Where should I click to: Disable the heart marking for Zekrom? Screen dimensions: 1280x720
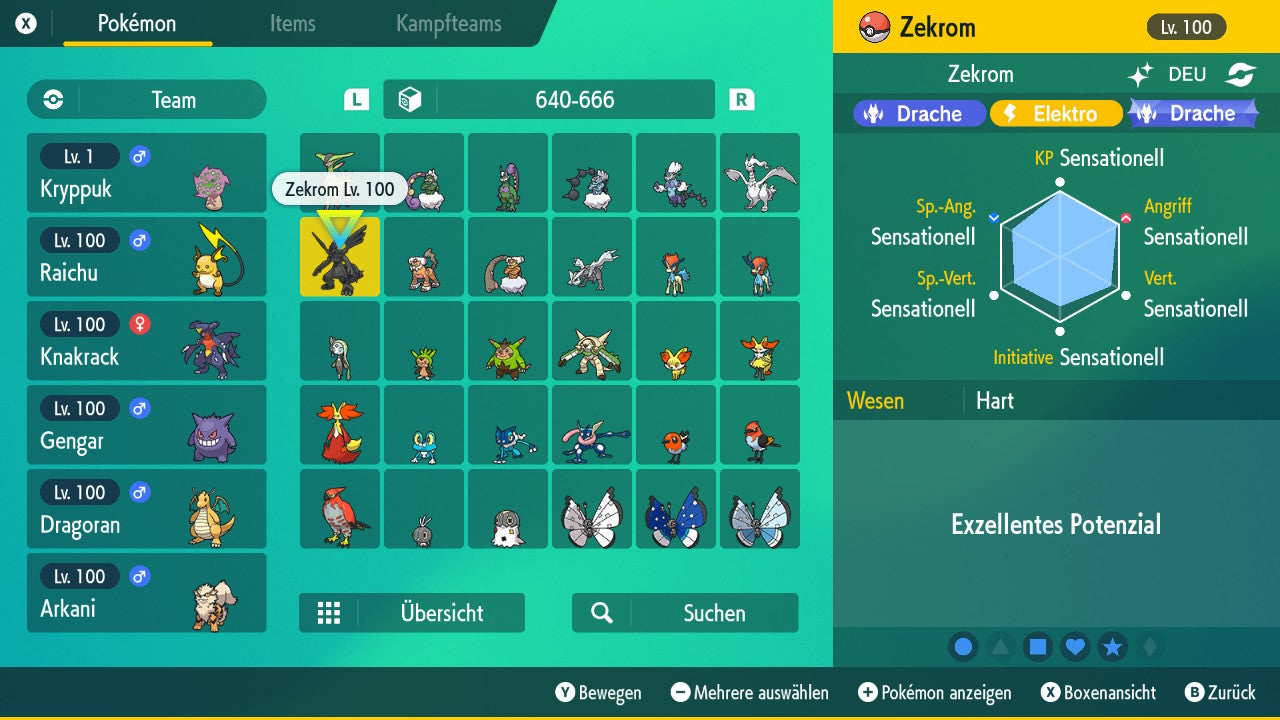click(x=1075, y=647)
